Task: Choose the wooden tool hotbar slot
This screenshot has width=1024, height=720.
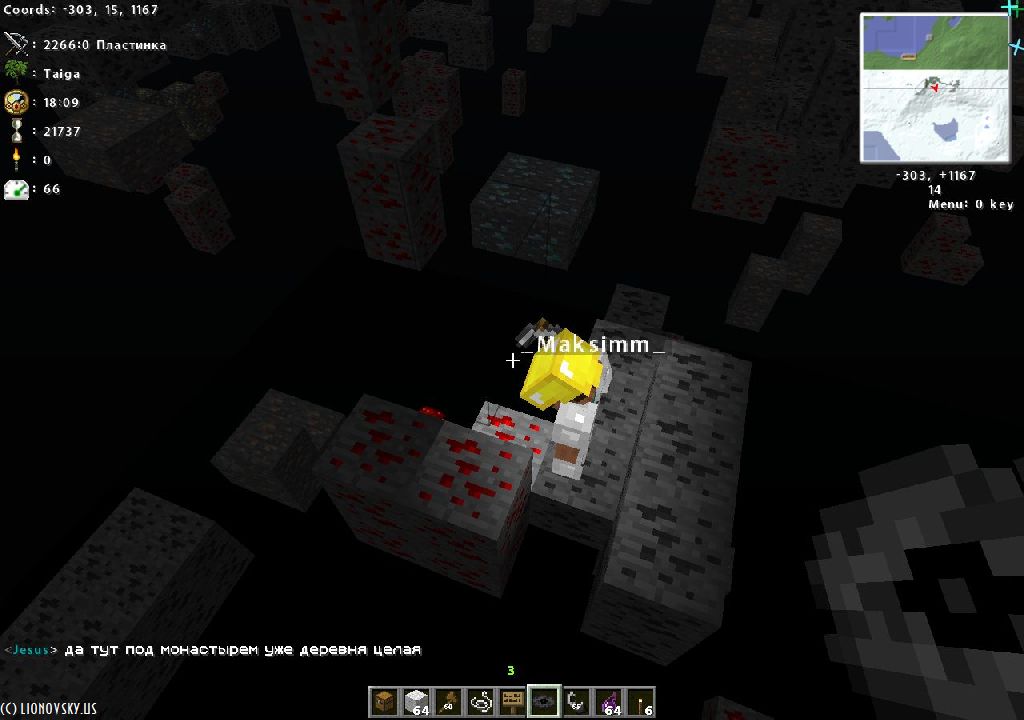Action: click(448, 703)
